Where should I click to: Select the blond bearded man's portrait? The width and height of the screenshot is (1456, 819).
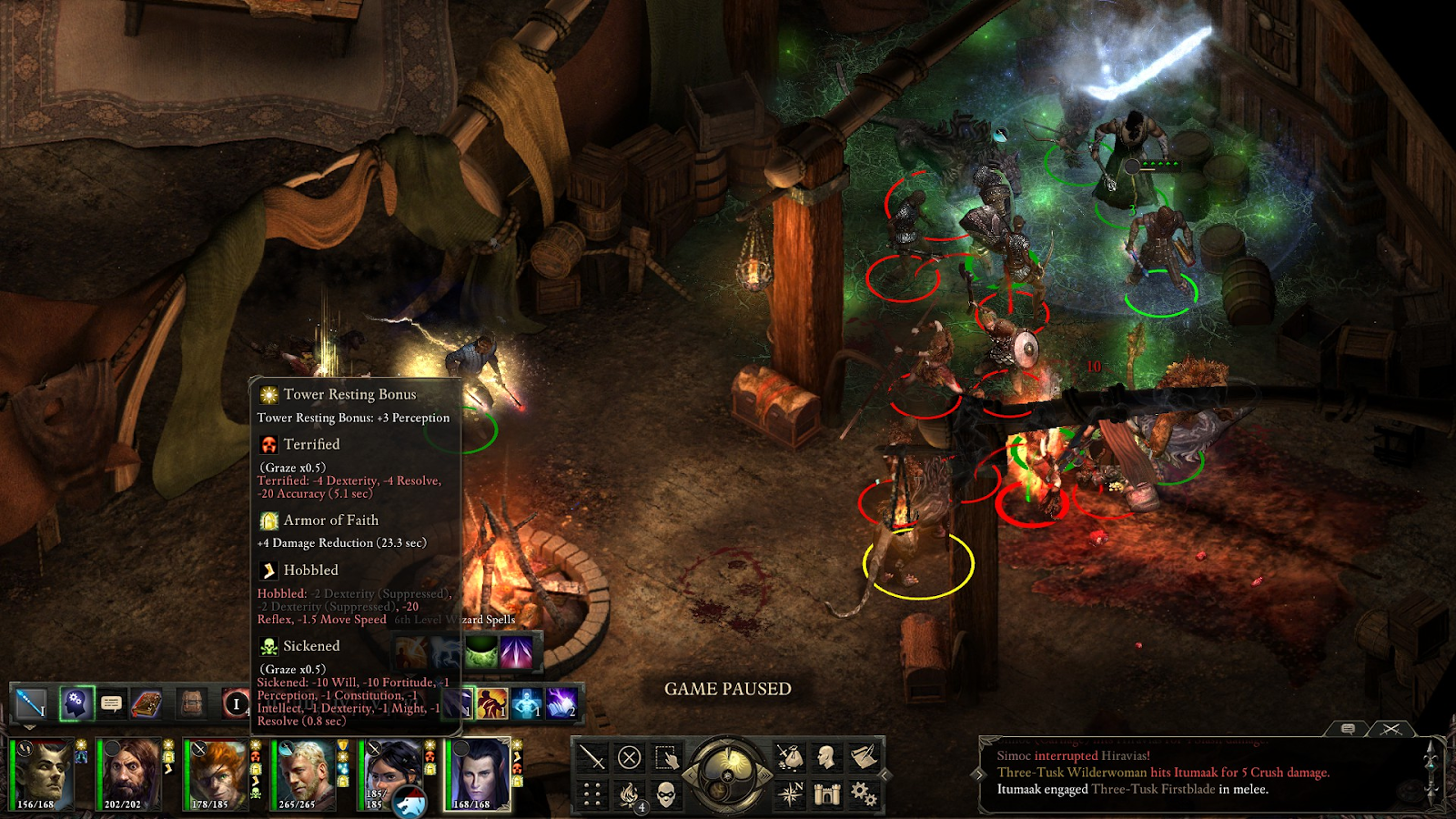click(301, 773)
